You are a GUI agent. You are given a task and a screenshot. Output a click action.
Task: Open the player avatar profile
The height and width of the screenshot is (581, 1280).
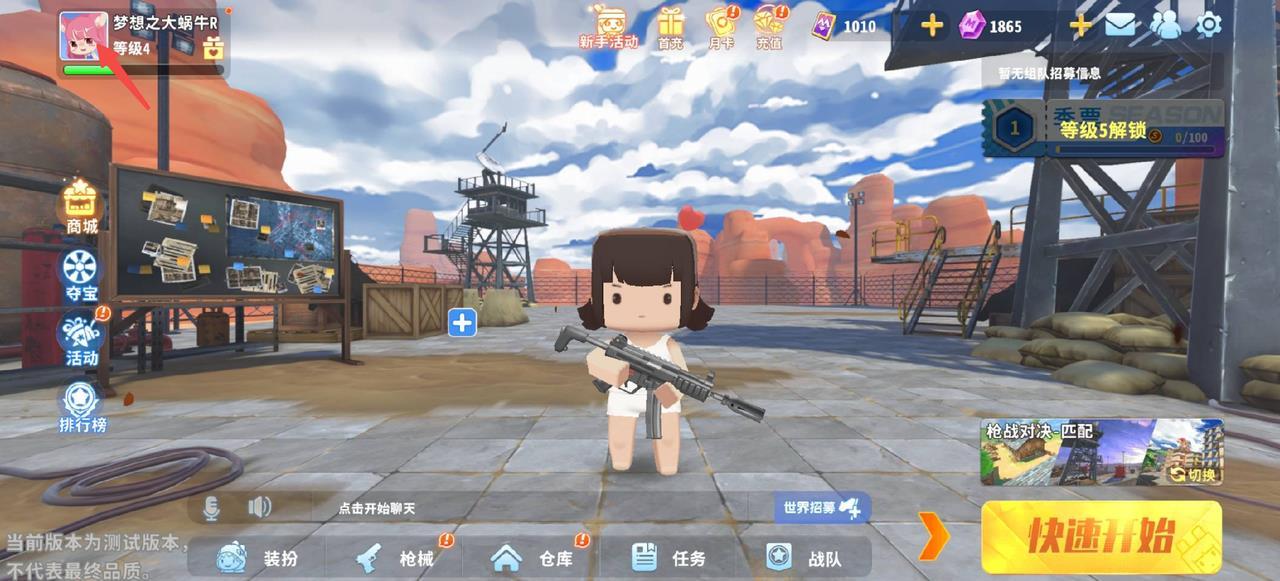click(84, 35)
